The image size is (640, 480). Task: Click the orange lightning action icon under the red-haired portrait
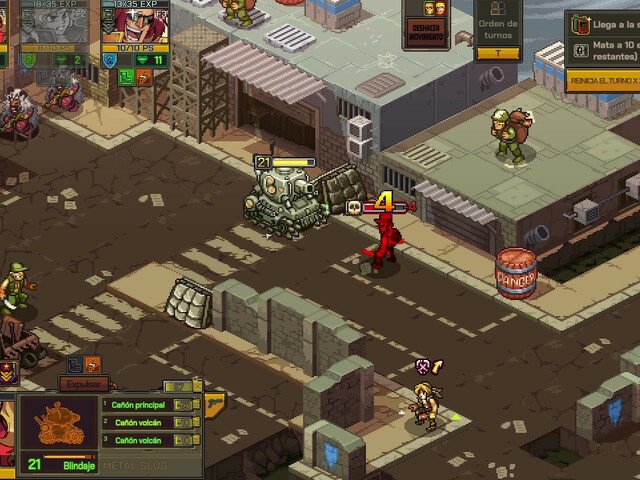pyautogui.click(x=144, y=76)
